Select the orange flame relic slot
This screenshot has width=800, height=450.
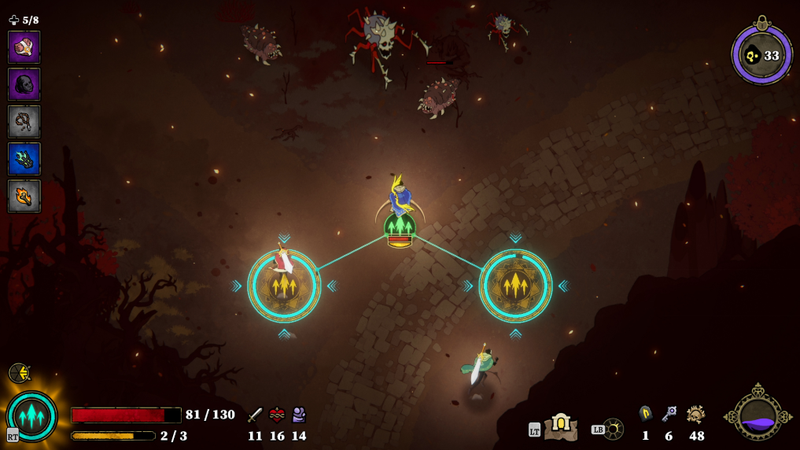[24, 195]
